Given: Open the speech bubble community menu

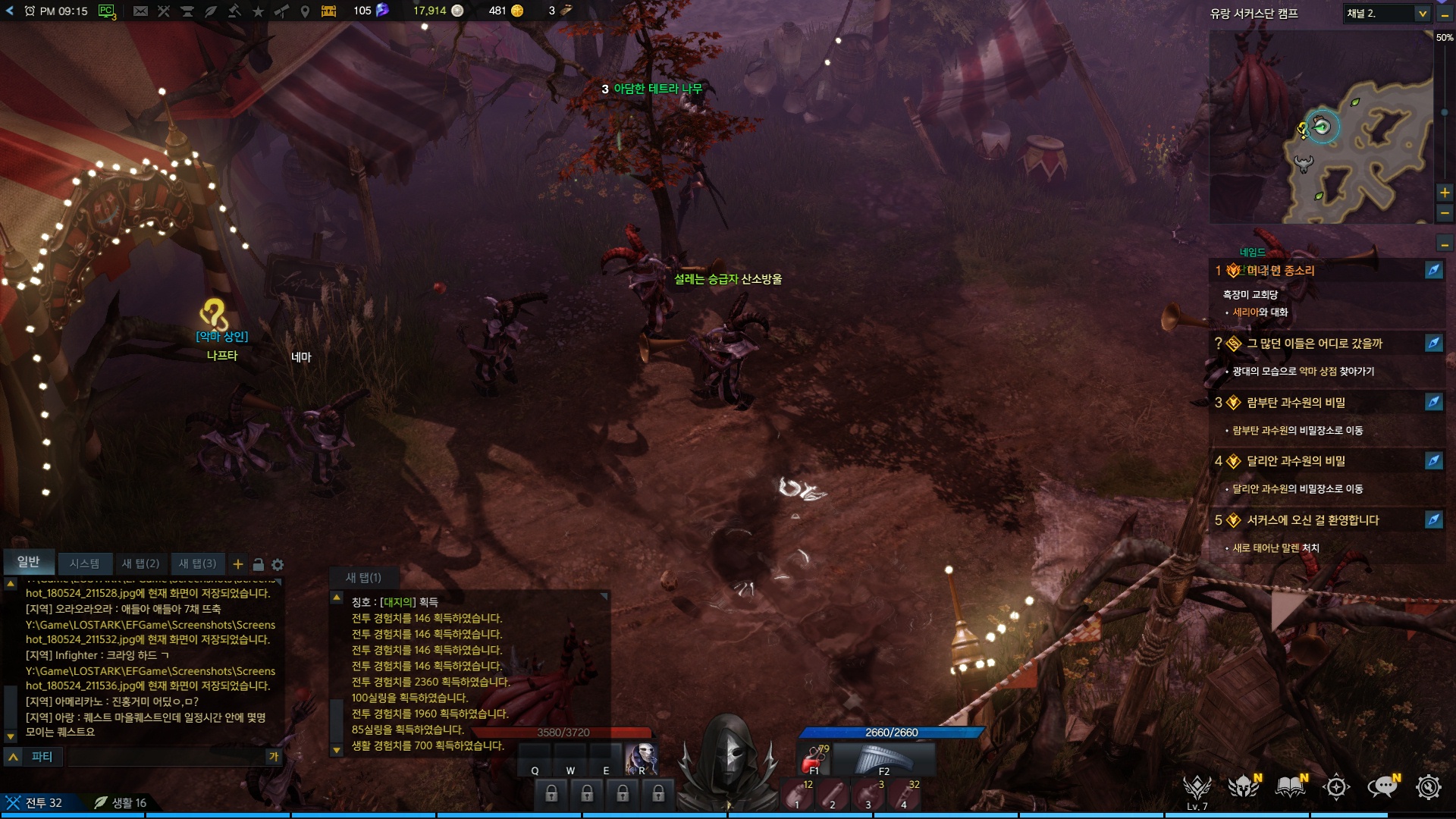Looking at the screenshot, I should [1382, 787].
